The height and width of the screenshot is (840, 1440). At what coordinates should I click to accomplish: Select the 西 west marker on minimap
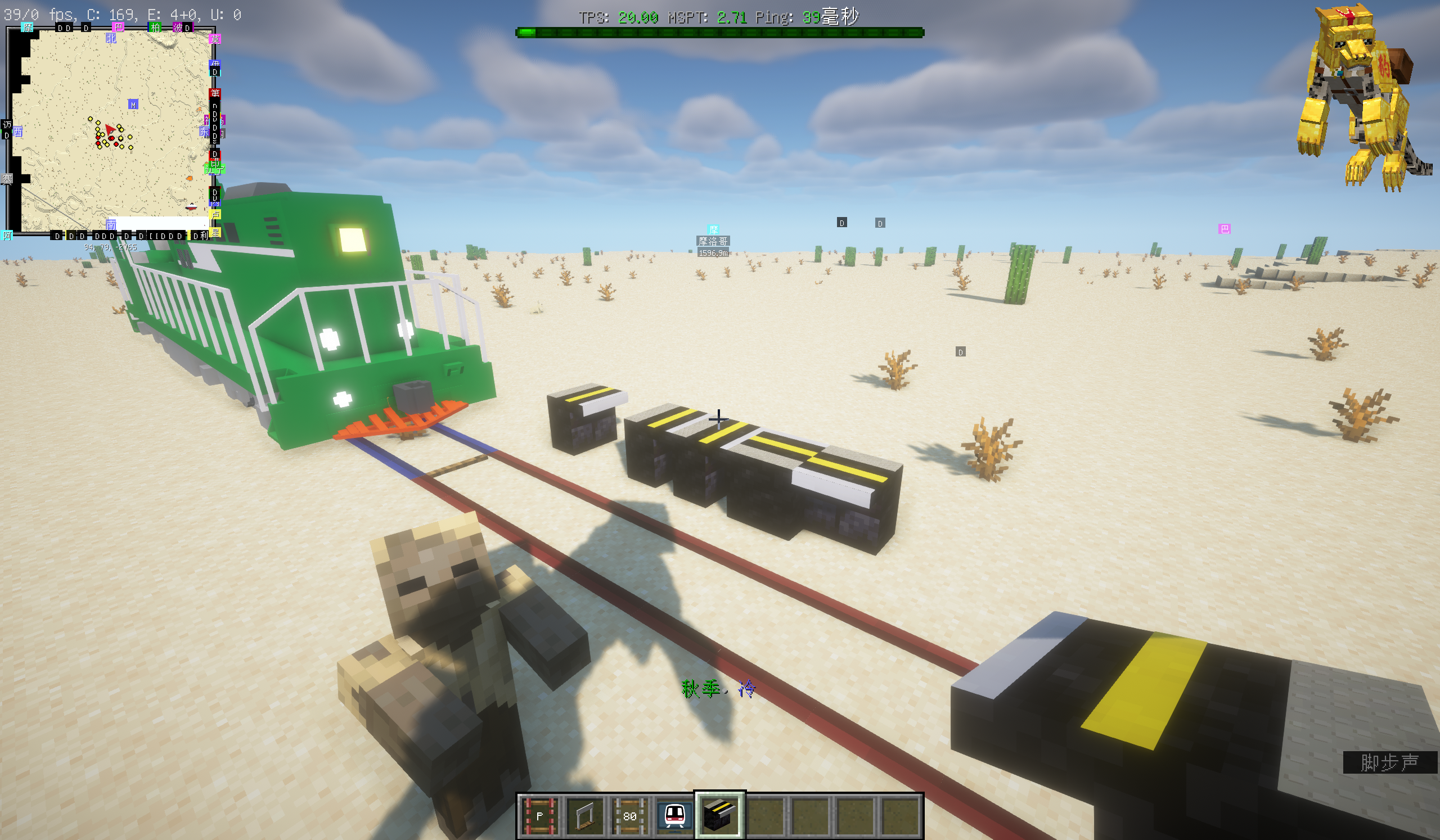pyautogui.click(x=19, y=132)
